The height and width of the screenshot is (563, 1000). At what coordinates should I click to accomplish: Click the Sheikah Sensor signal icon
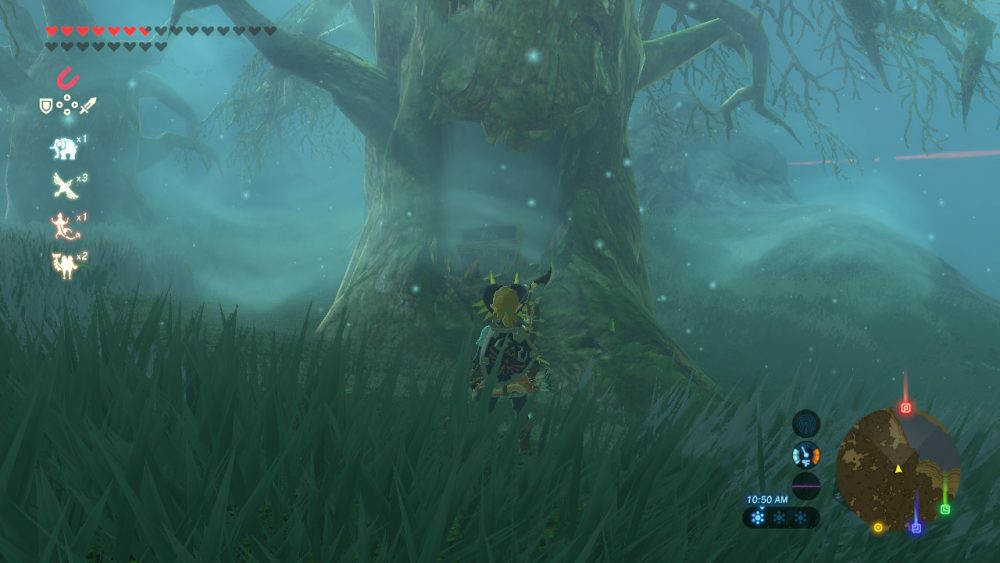(806, 422)
